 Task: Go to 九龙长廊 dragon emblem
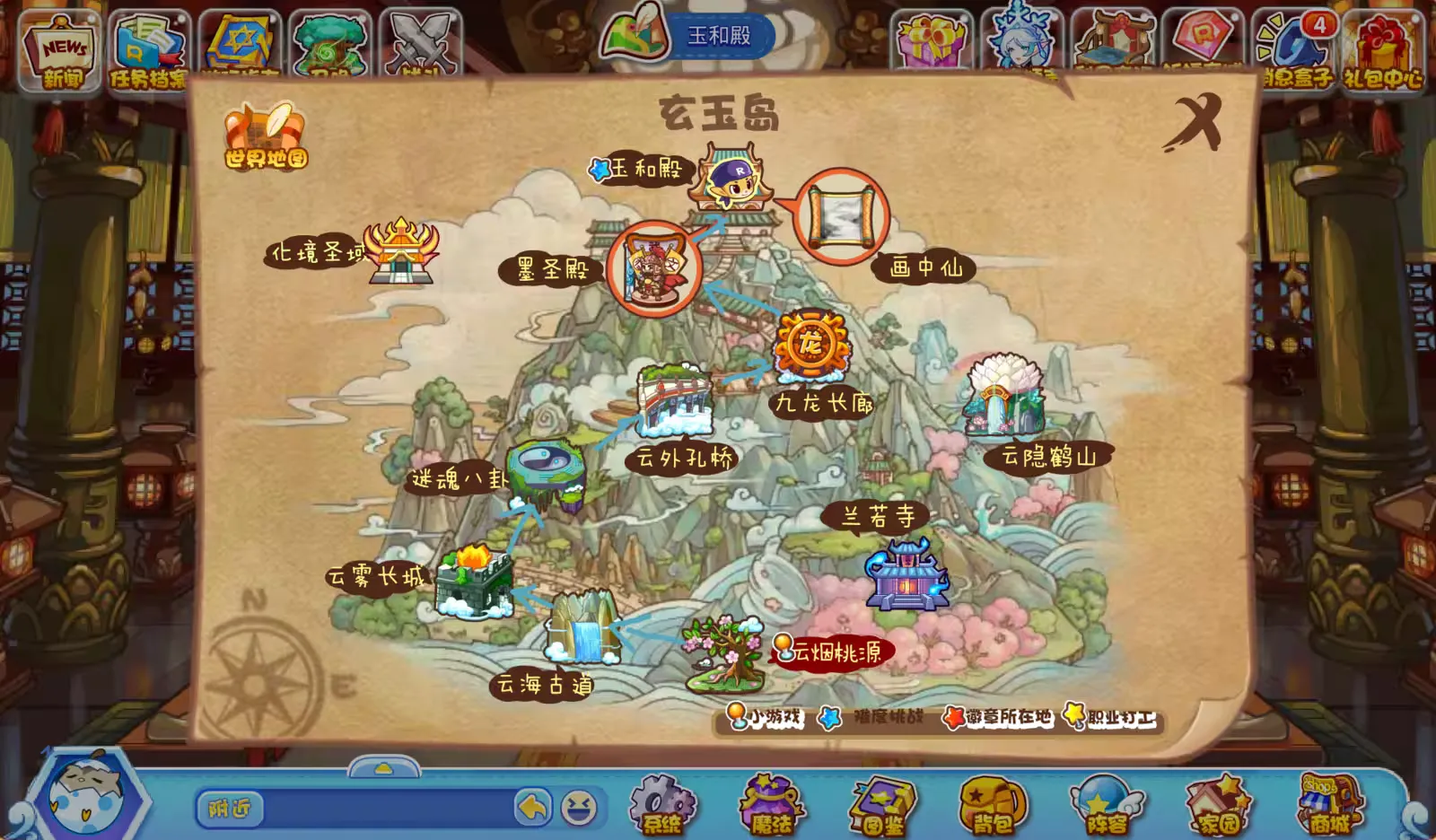click(811, 345)
